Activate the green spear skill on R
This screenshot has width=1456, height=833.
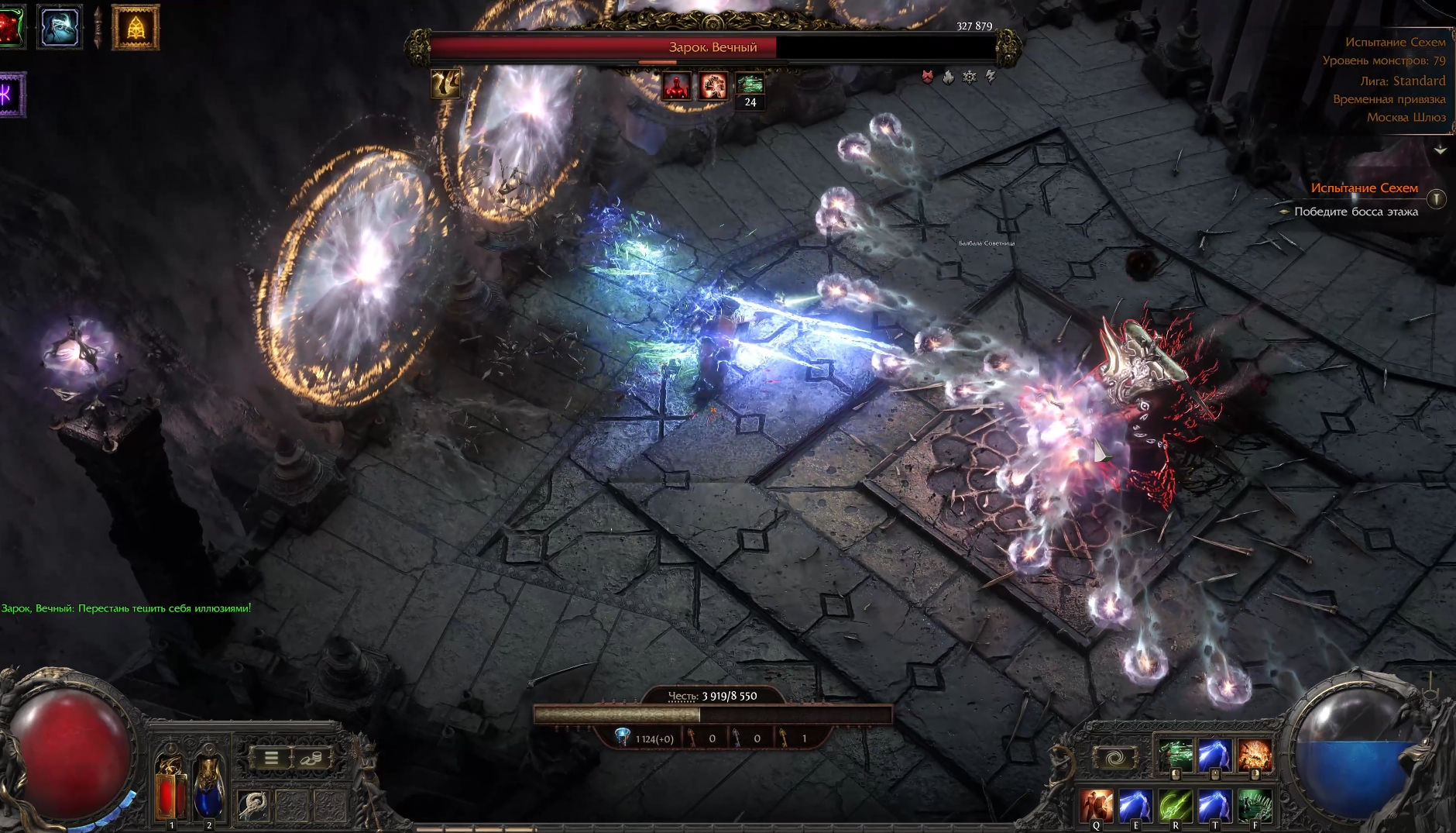point(1176,805)
